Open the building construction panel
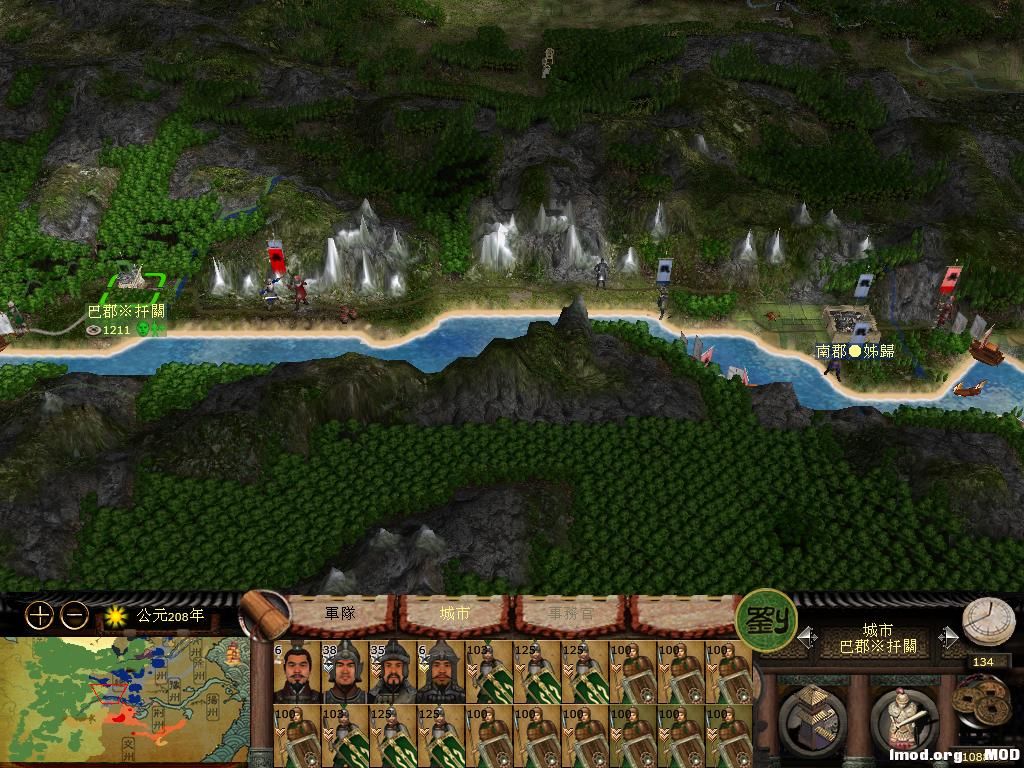Viewport: 1024px width, 768px height. (x=812, y=717)
